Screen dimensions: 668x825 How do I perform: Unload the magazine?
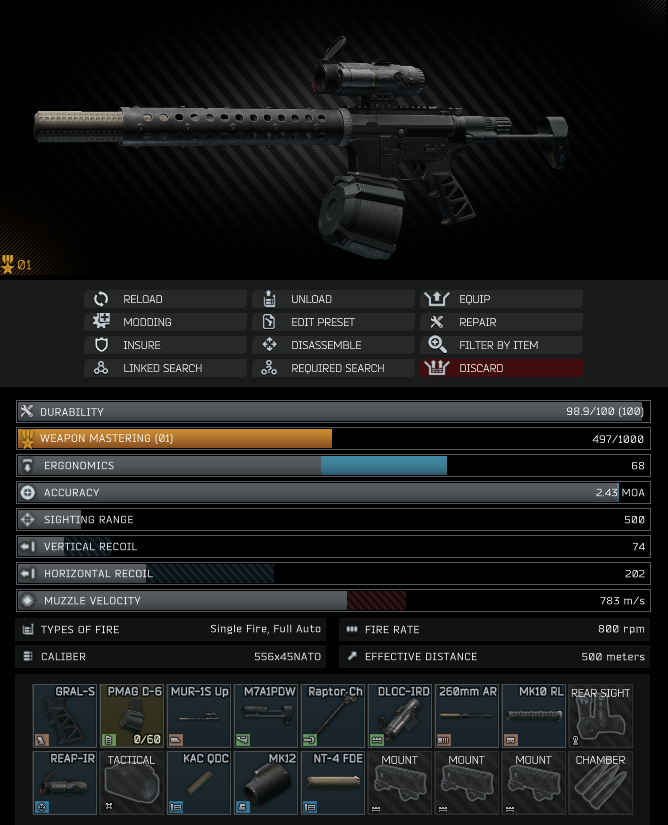[333, 299]
